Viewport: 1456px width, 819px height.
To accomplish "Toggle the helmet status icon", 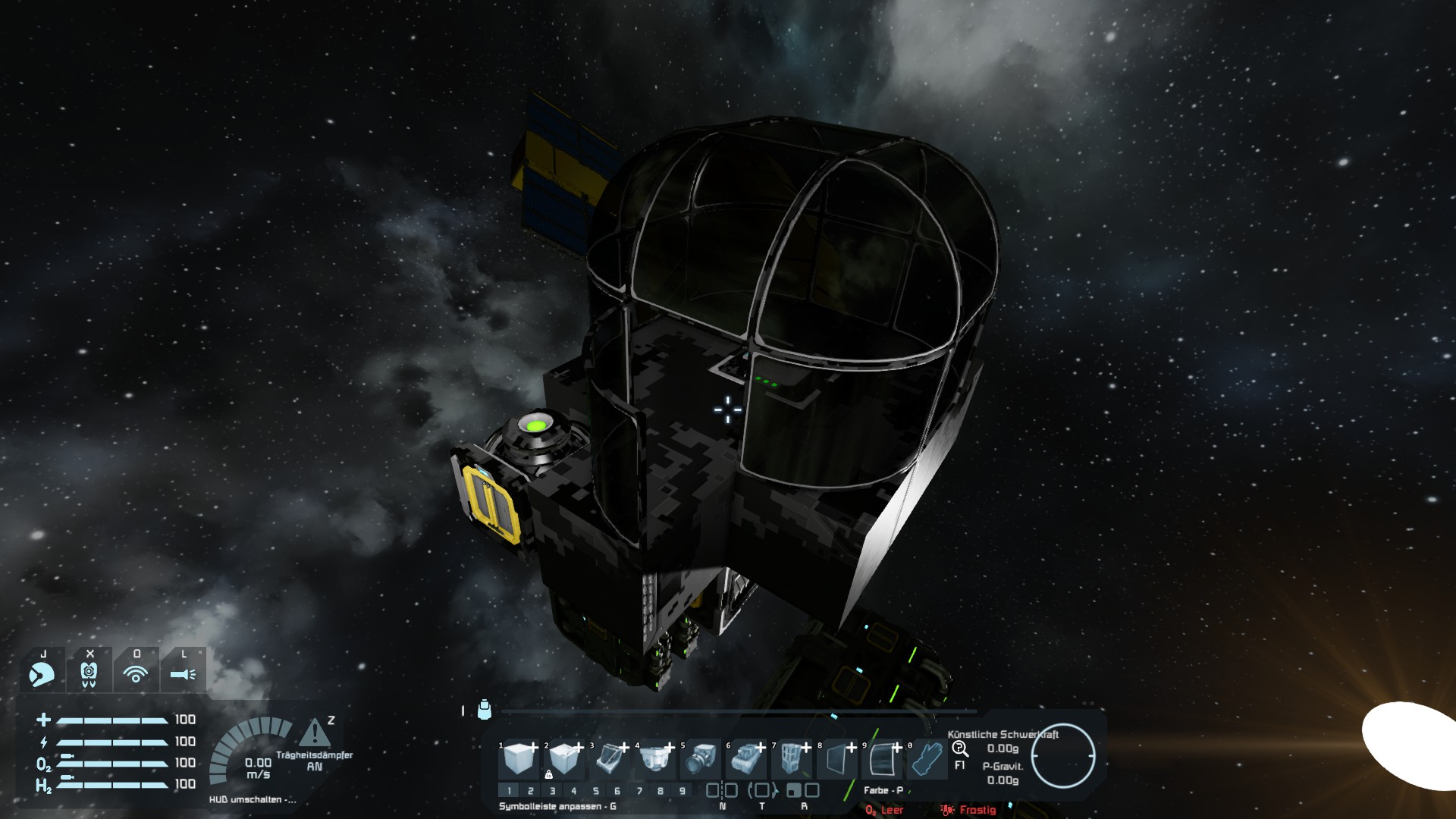I will point(42,673).
